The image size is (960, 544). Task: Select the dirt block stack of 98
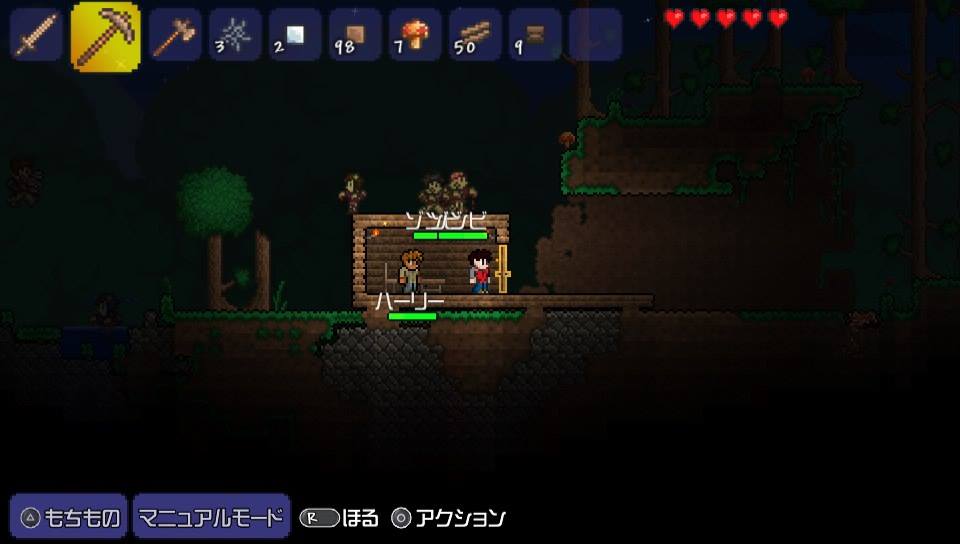click(355, 35)
